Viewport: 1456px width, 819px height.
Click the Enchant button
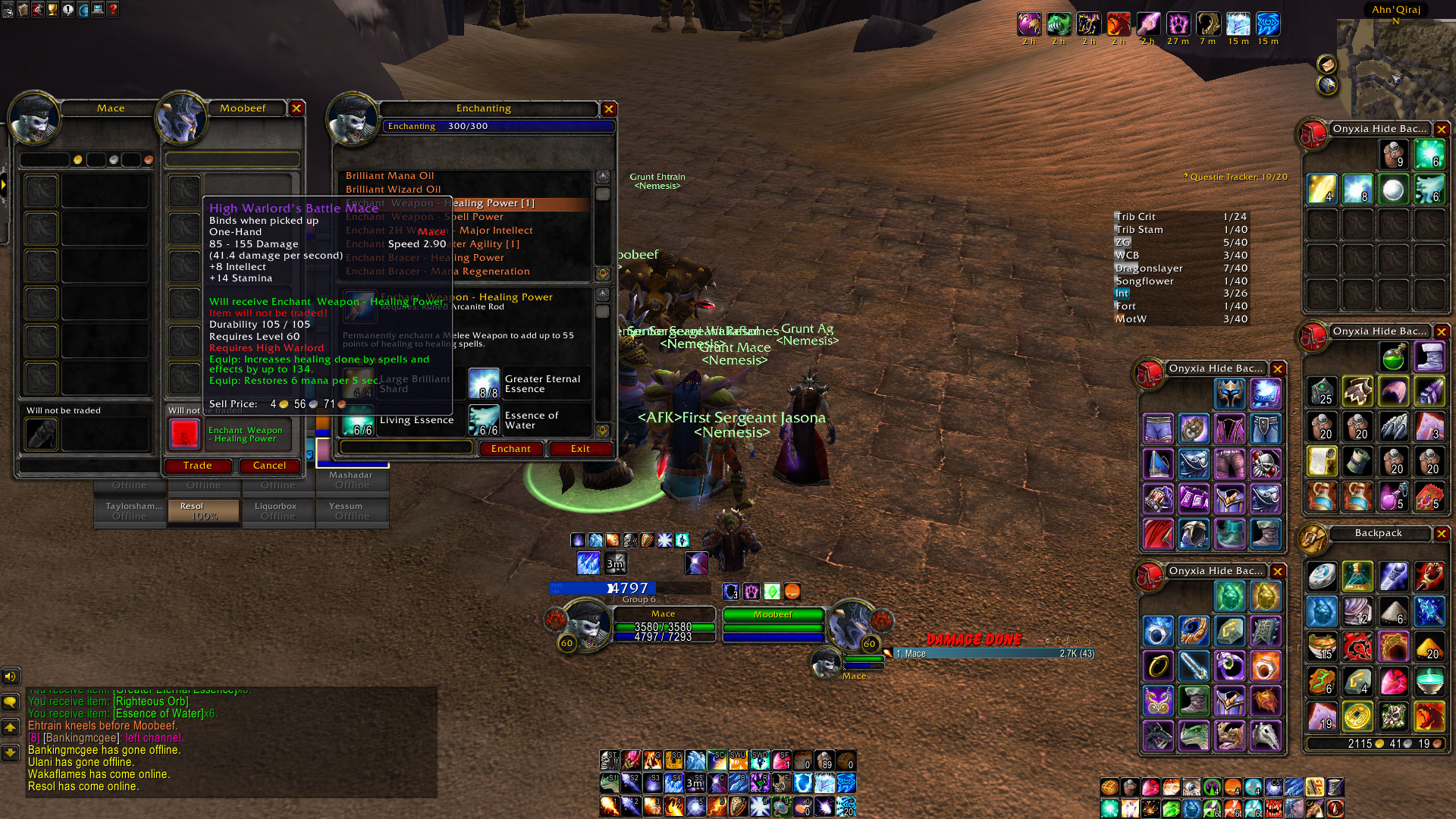click(510, 449)
